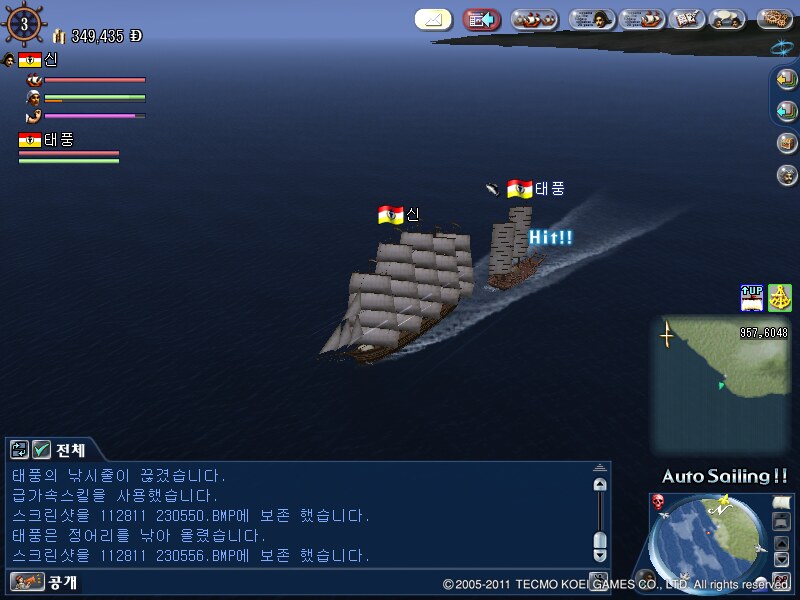Switch to the 전체 chat tab

click(x=70, y=450)
